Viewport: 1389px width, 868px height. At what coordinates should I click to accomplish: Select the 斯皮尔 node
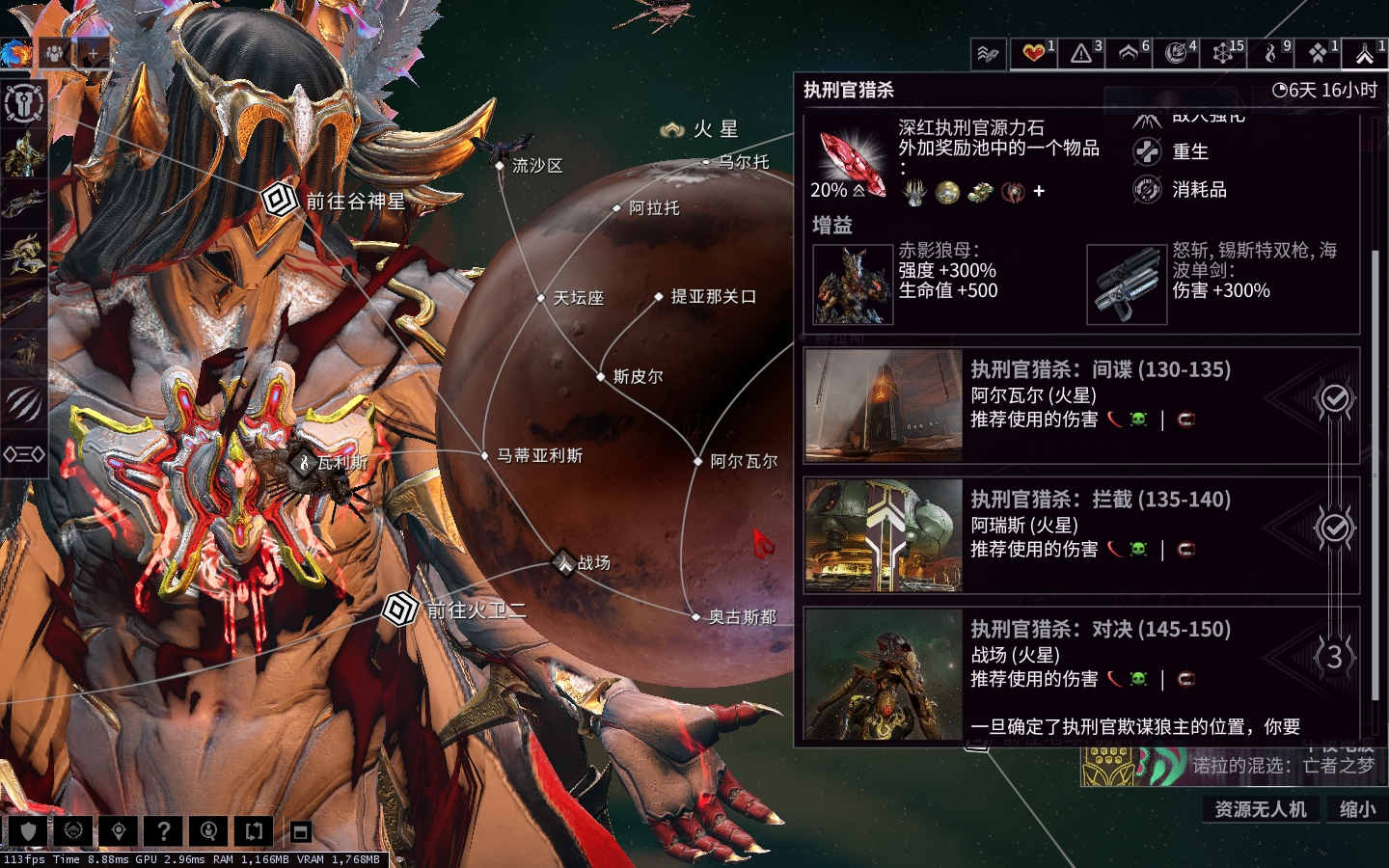coord(601,376)
